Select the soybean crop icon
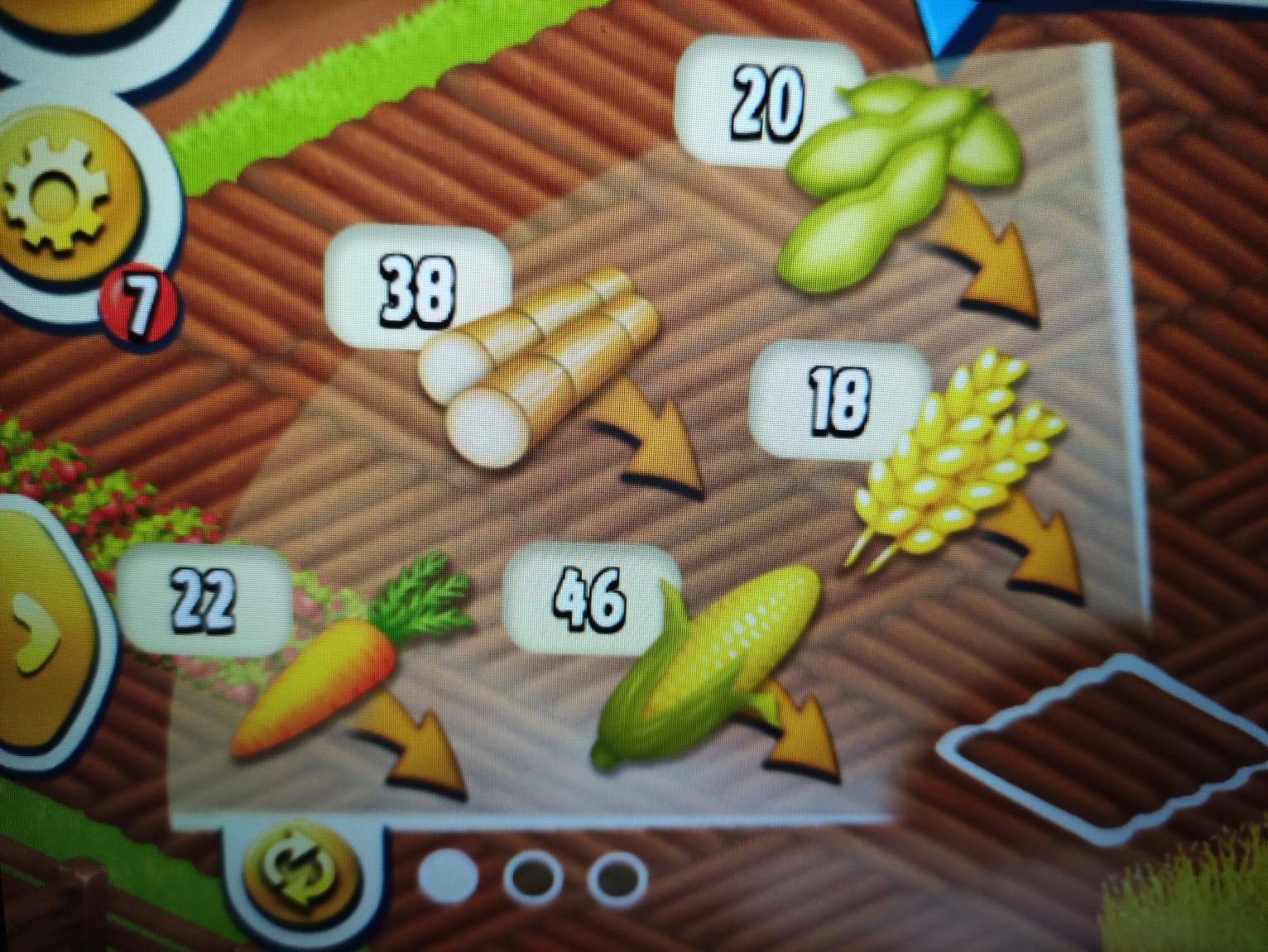 pyautogui.click(x=892, y=173)
